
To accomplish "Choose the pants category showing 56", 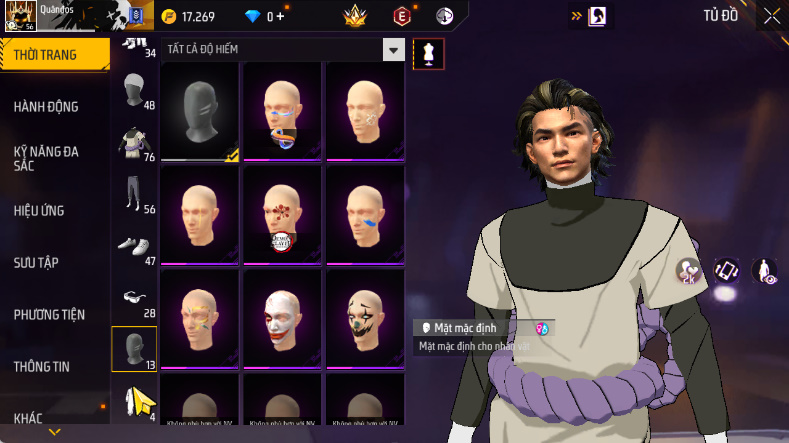I will [x=134, y=196].
